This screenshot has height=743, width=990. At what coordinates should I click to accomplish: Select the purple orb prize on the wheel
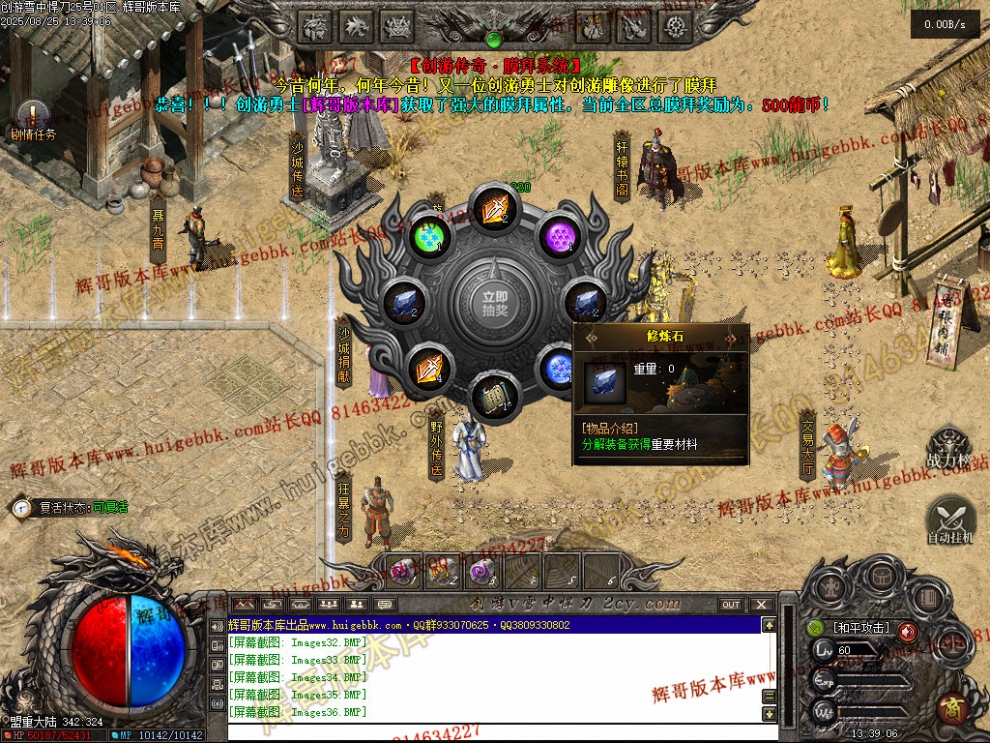coord(559,239)
